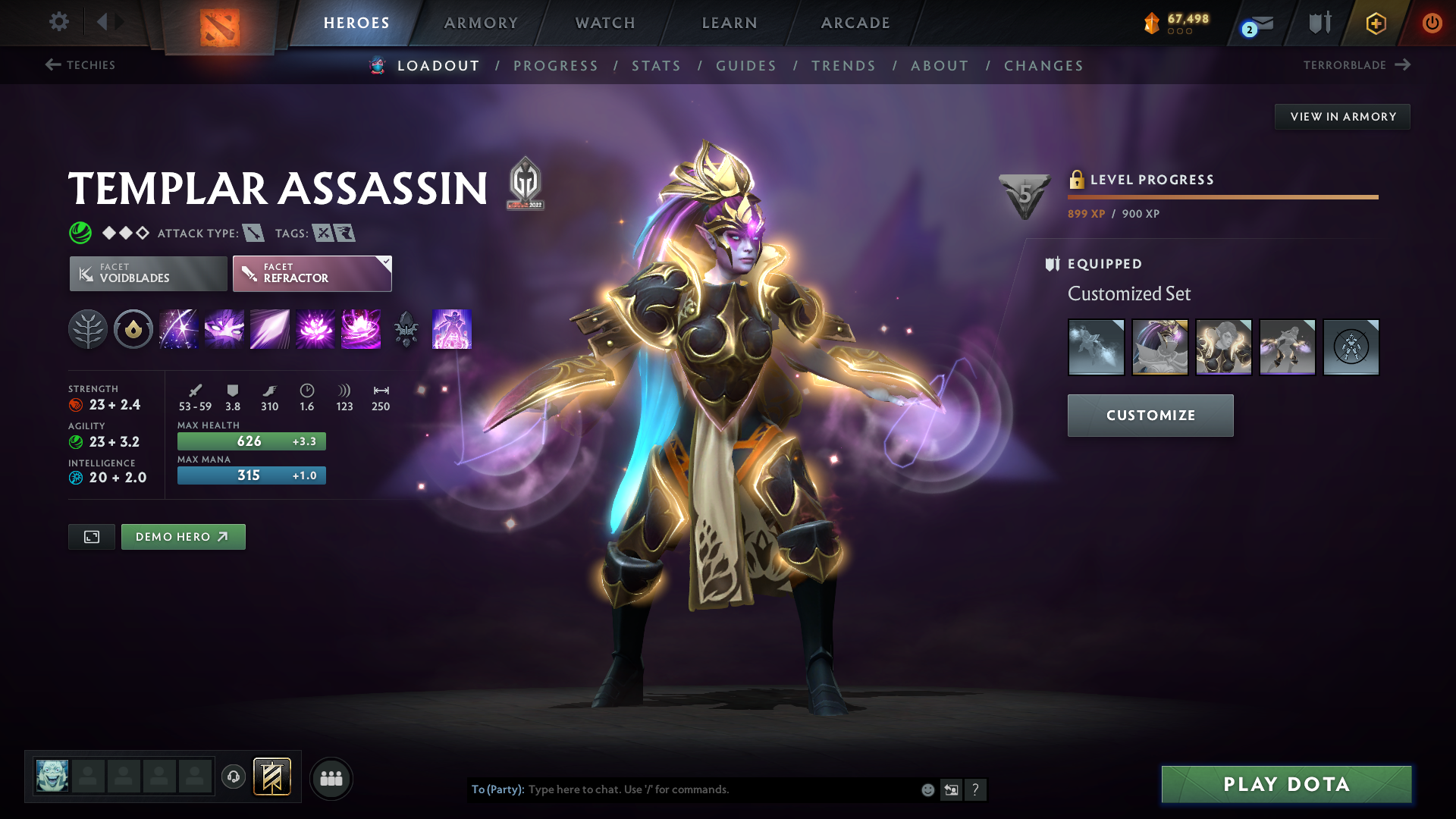Click the VIEW IN ARMORY button
Image resolution: width=1456 pixels, height=819 pixels.
pyautogui.click(x=1342, y=116)
